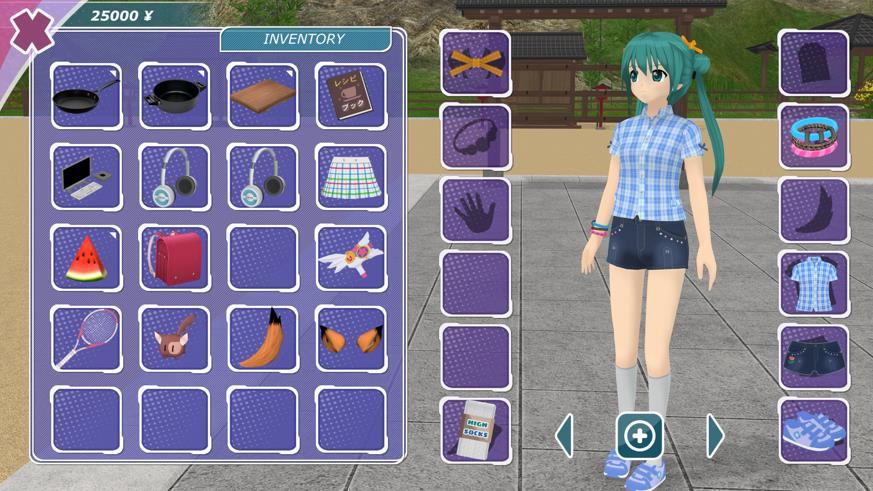Click the round plus button below the character
Screen dimensions: 873x491
[639, 436]
